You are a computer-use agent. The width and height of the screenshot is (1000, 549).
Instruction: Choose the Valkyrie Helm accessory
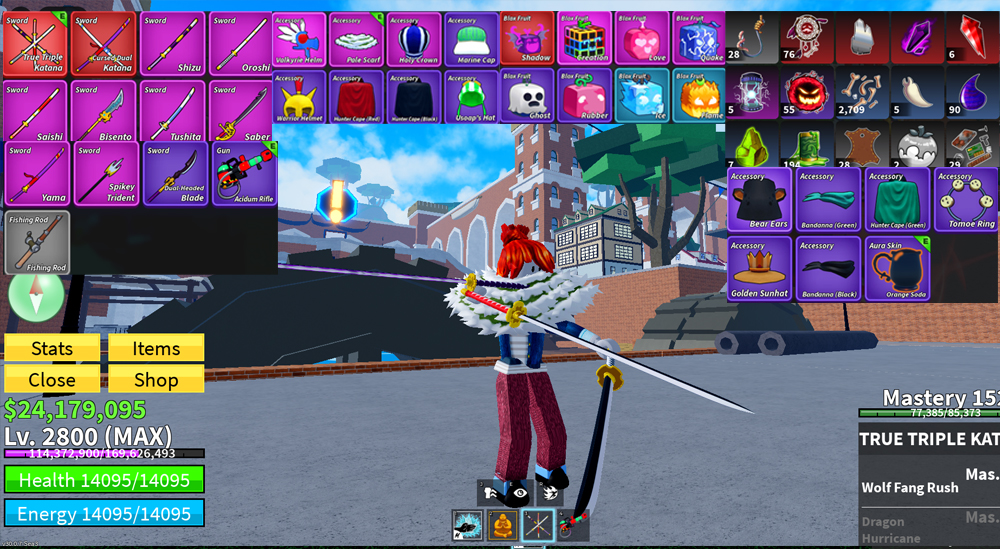299,39
